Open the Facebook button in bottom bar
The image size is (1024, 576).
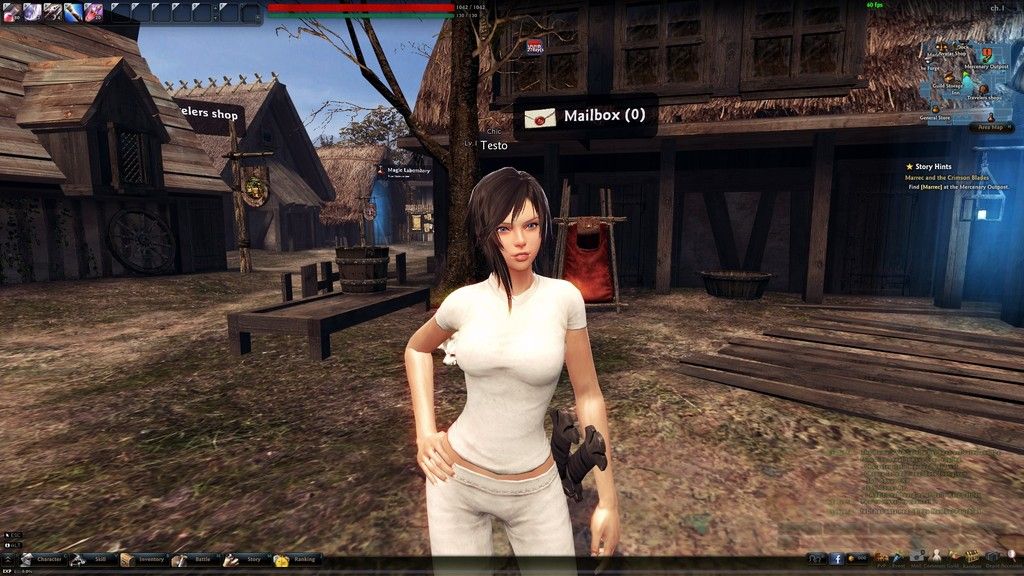[x=838, y=559]
